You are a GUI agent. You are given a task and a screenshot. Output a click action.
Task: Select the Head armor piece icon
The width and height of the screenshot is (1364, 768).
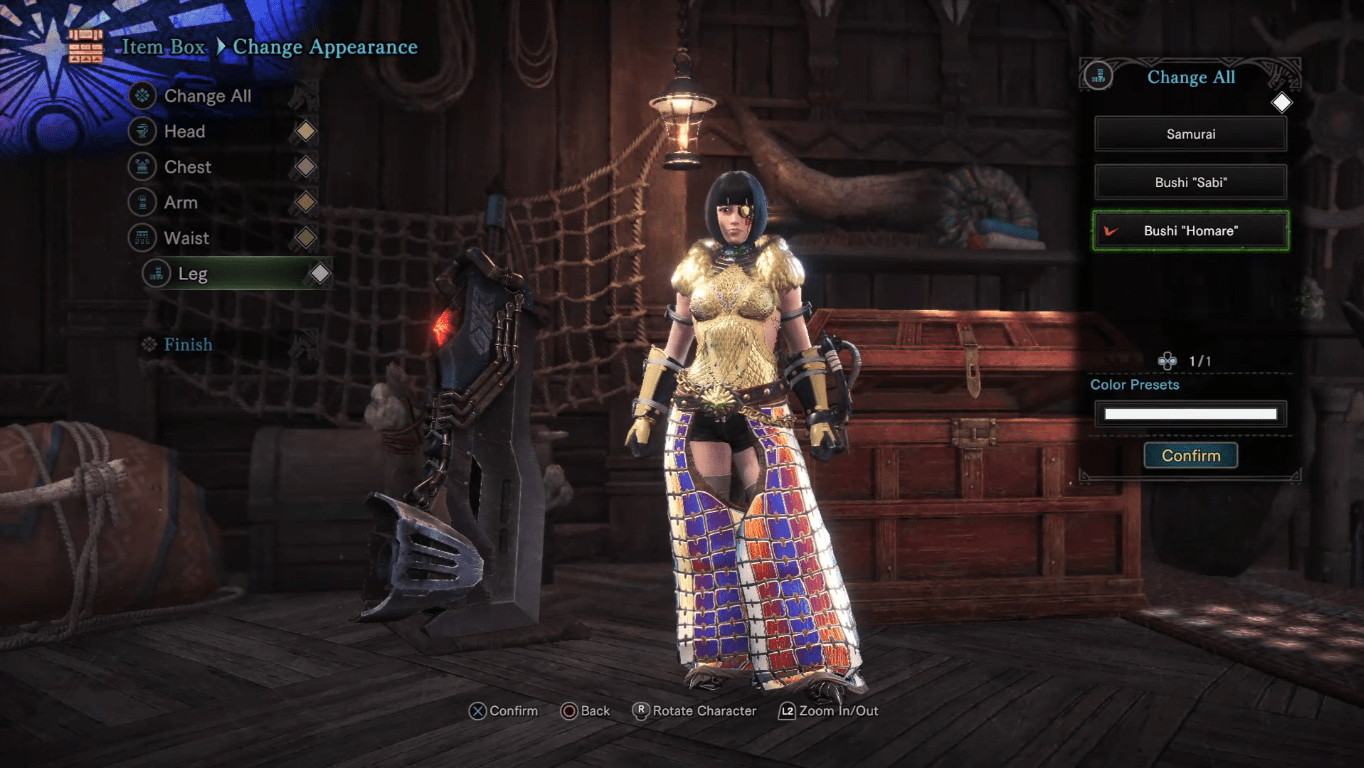click(x=142, y=131)
